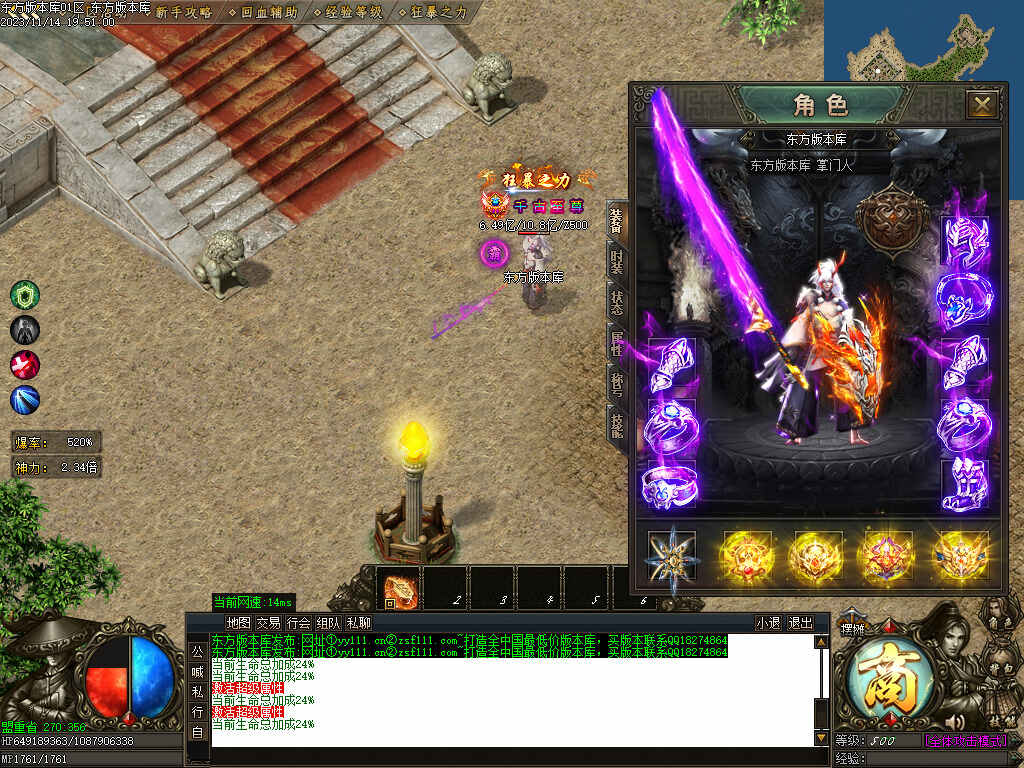
Task: Click 退出 to exit the game
Action: 801,622
